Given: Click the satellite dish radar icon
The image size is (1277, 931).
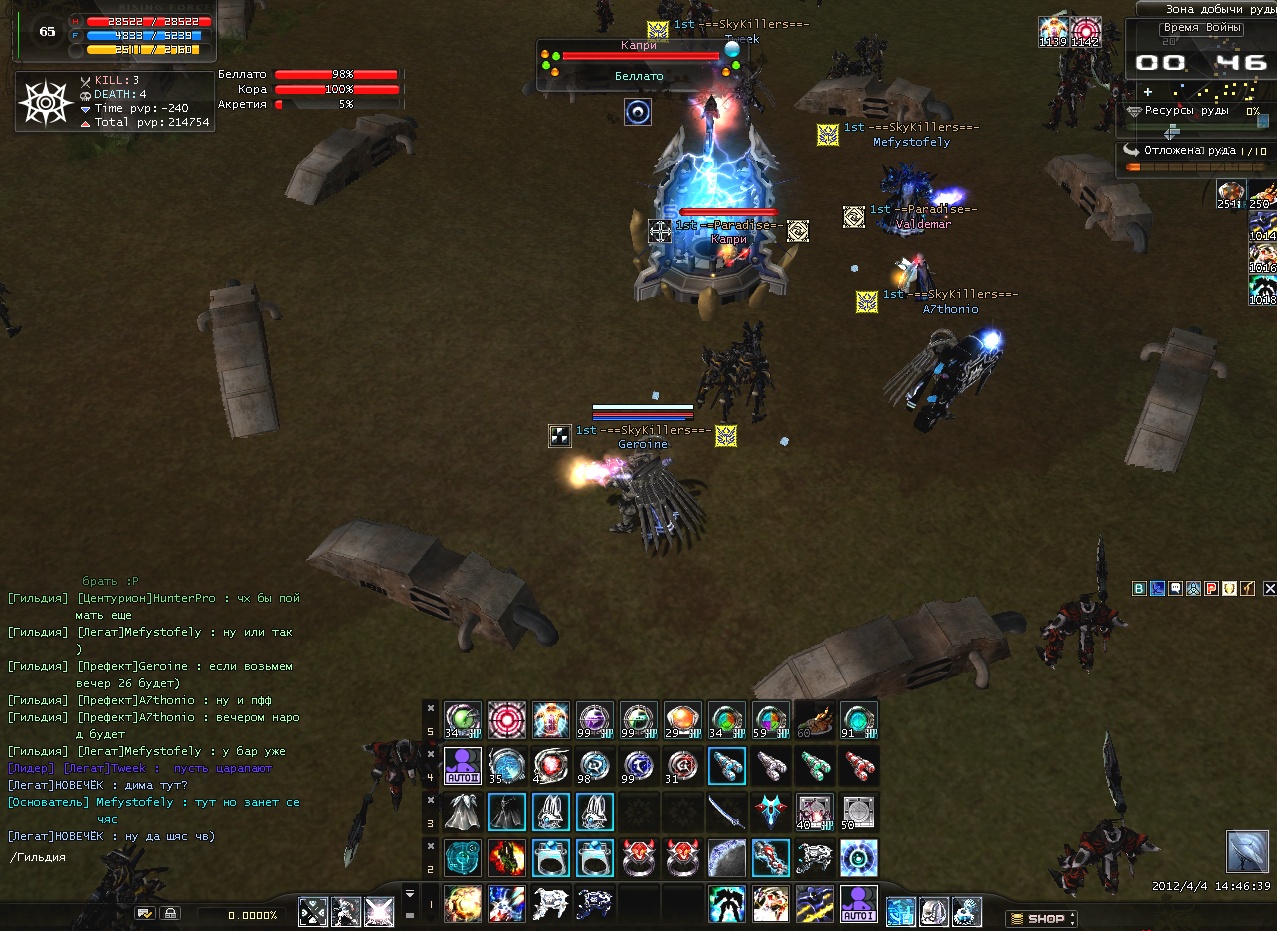Looking at the screenshot, I should pyautogui.click(x=1246, y=851).
